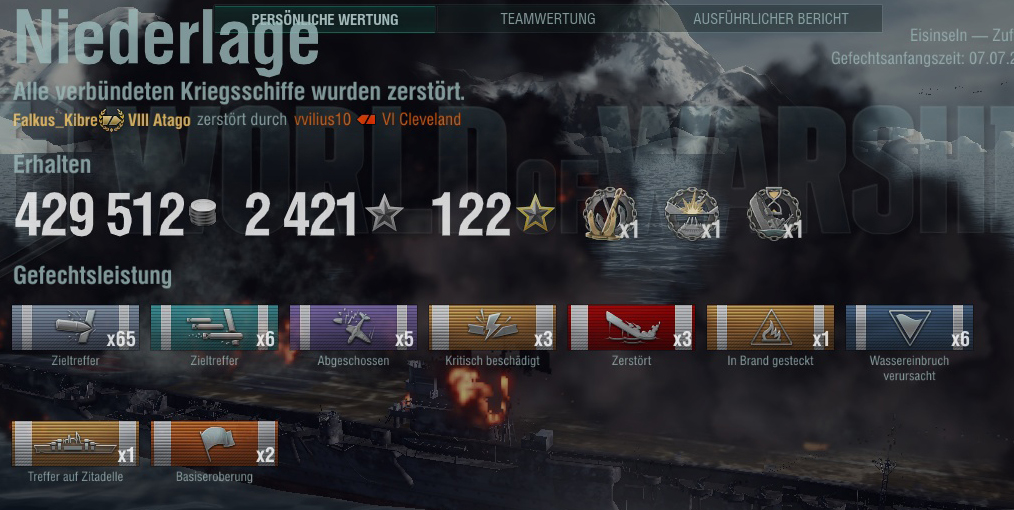This screenshot has height=510, width=1014.
Task: Select the torpedo Zieltreffer ribbon with x6
Action: point(214,328)
